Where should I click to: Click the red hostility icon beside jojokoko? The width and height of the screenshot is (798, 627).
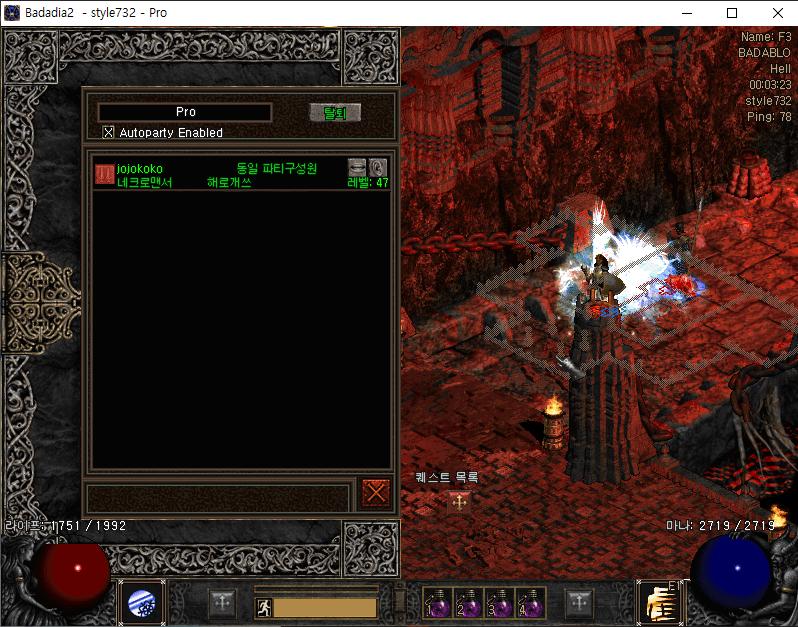pyautogui.click(x=104, y=174)
